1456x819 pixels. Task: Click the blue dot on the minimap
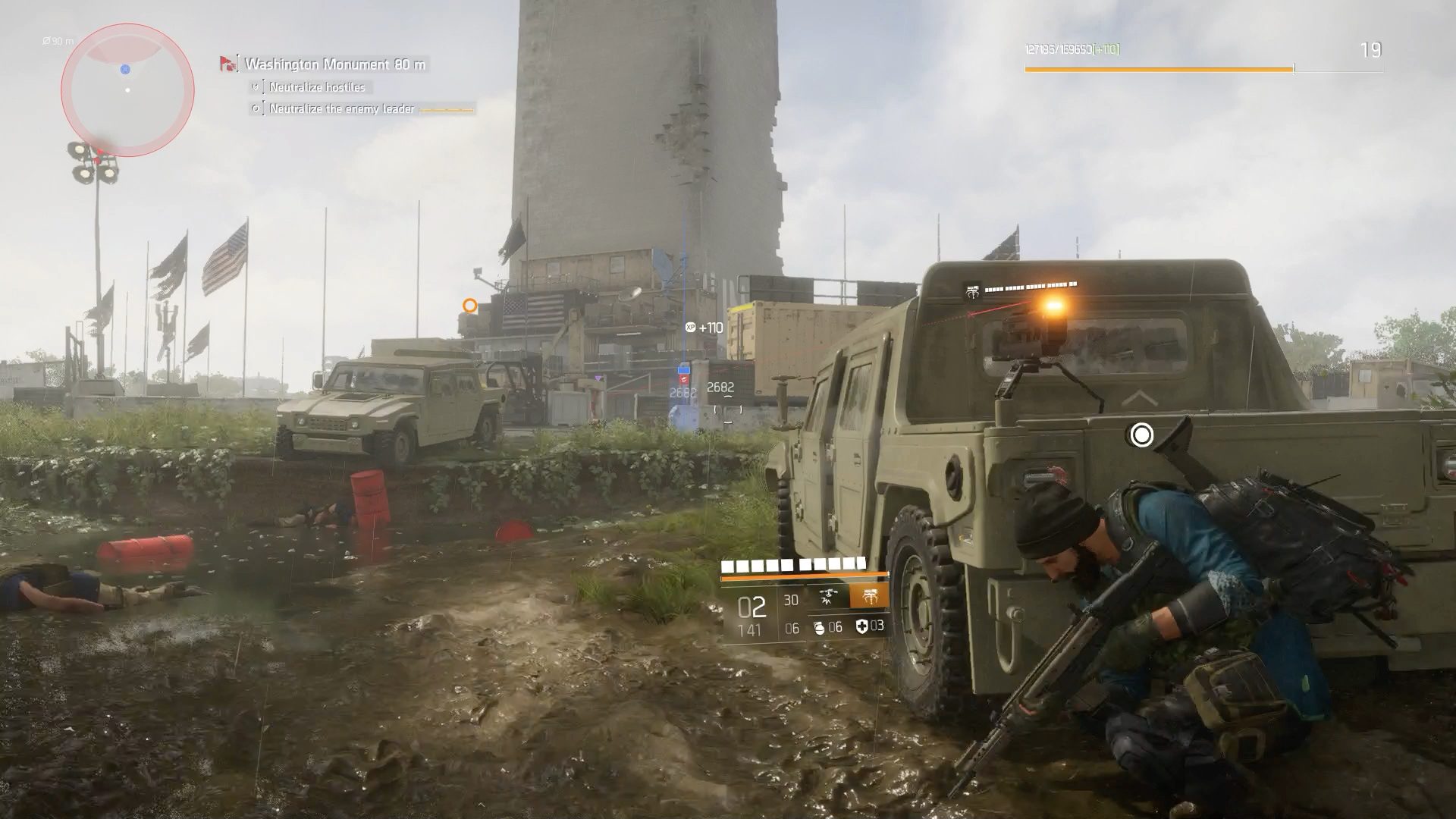point(125,69)
